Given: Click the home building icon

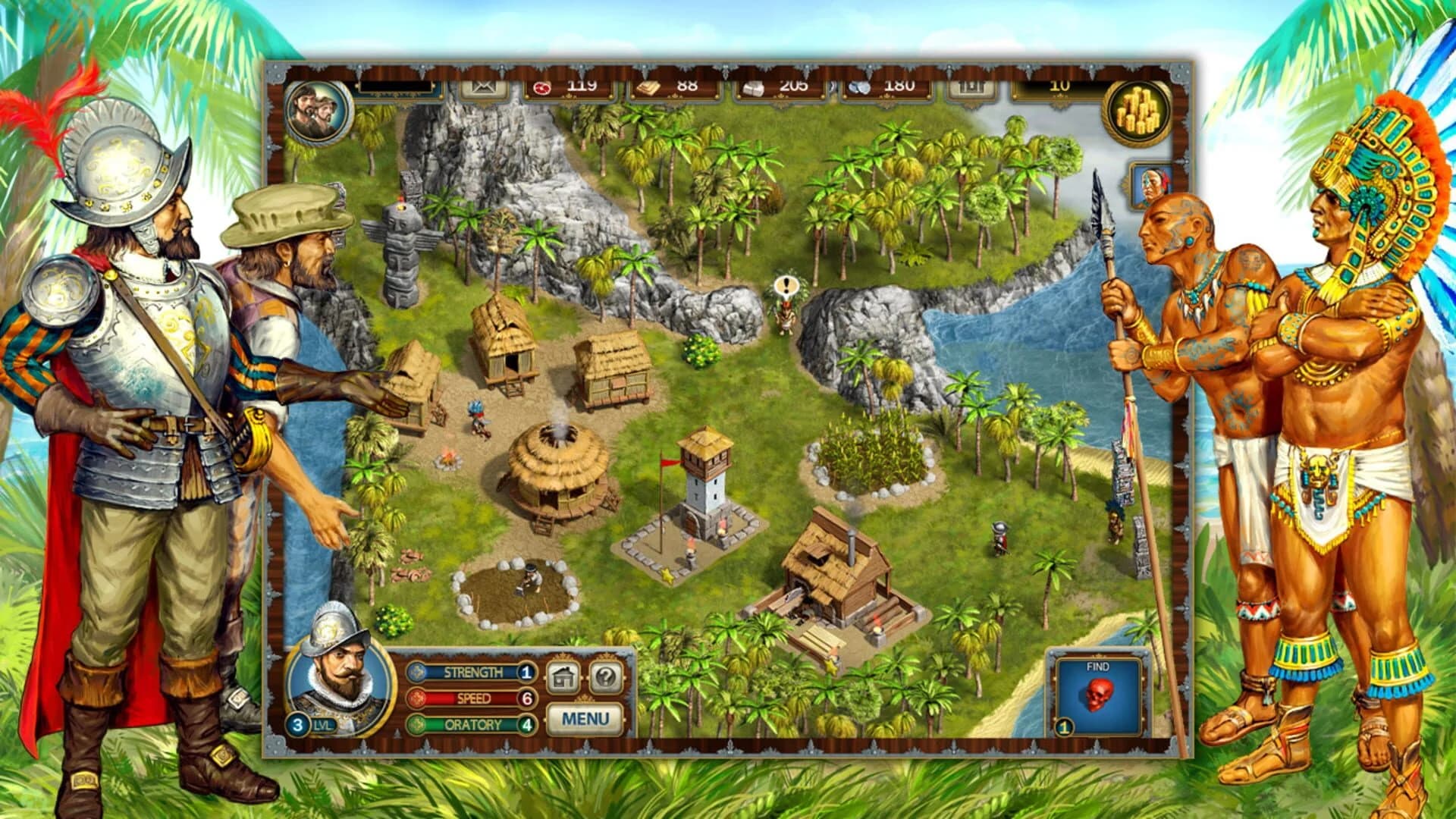Looking at the screenshot, I should (563, 677).
